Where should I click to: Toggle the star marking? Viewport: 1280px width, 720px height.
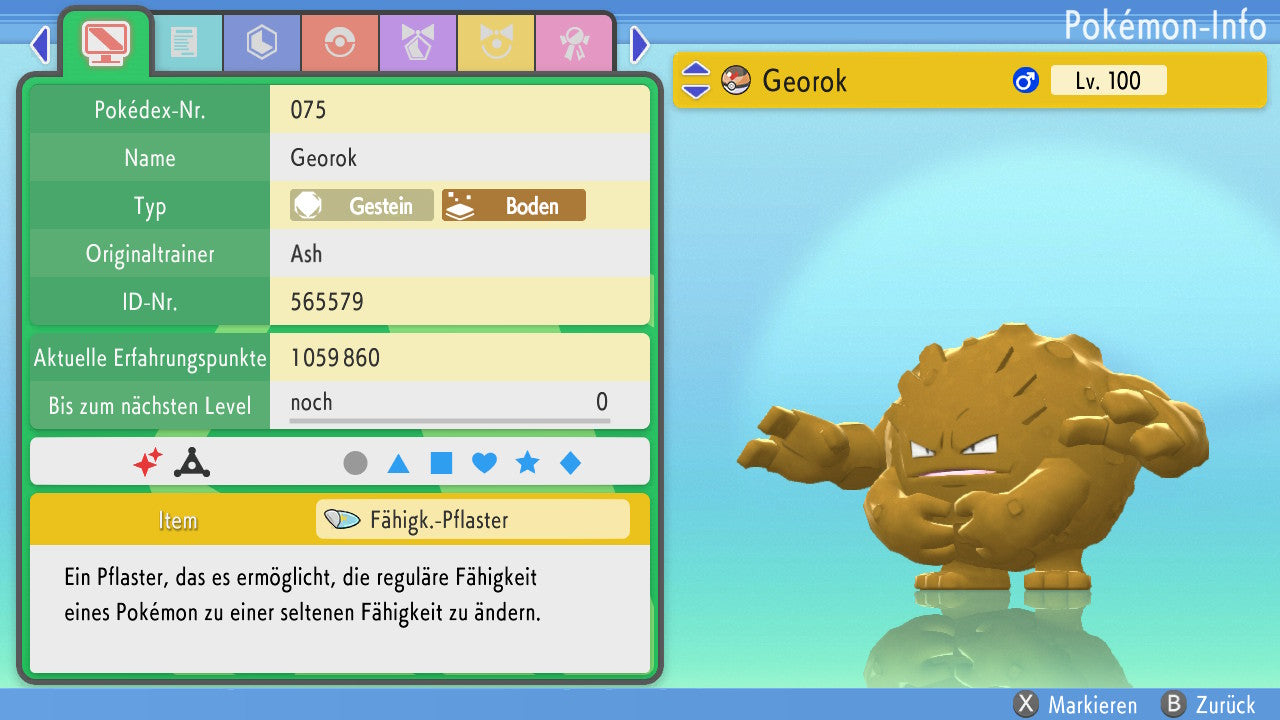pos(527,463)
